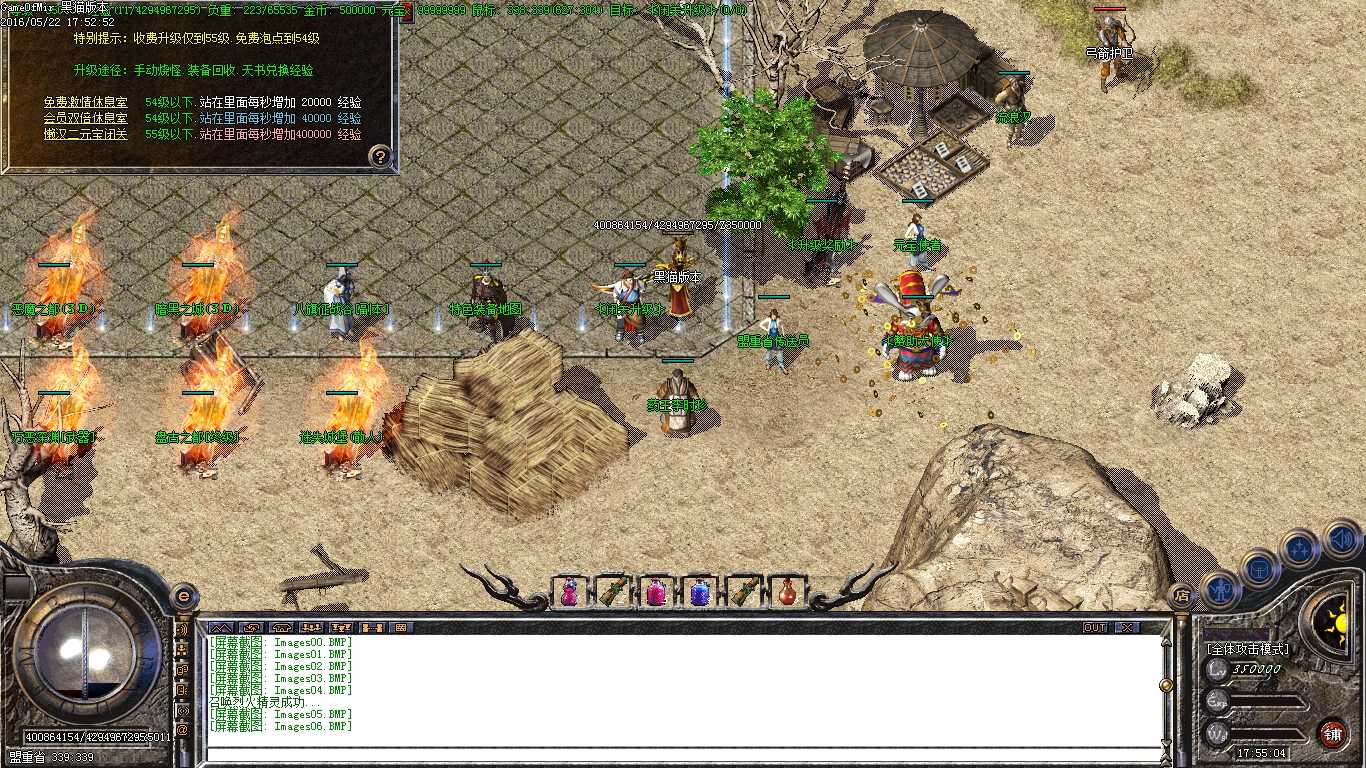The width and height of the screenshot is (1366, 768).
Task: Open the character info panel icon
Action: coord(1221,588)
